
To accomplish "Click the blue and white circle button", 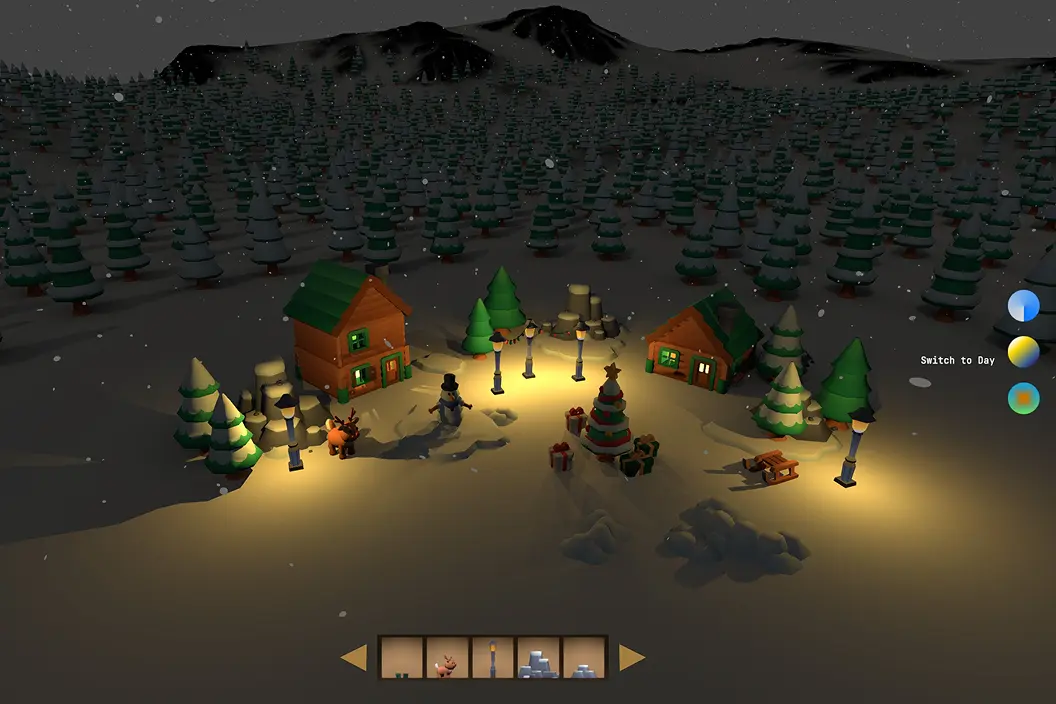I will tap(1023, 306).
